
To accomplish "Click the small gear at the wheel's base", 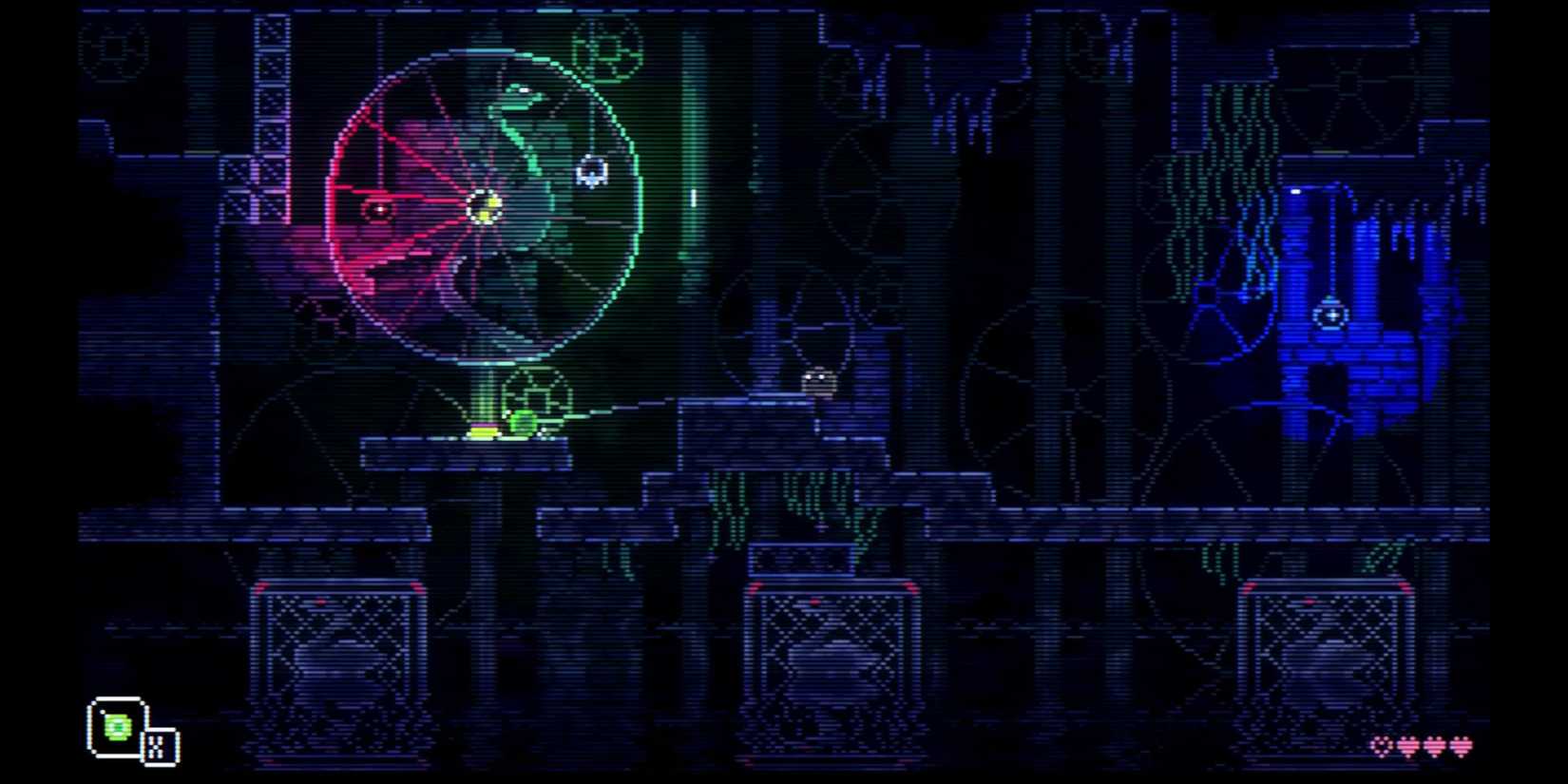I will (535, 392).
